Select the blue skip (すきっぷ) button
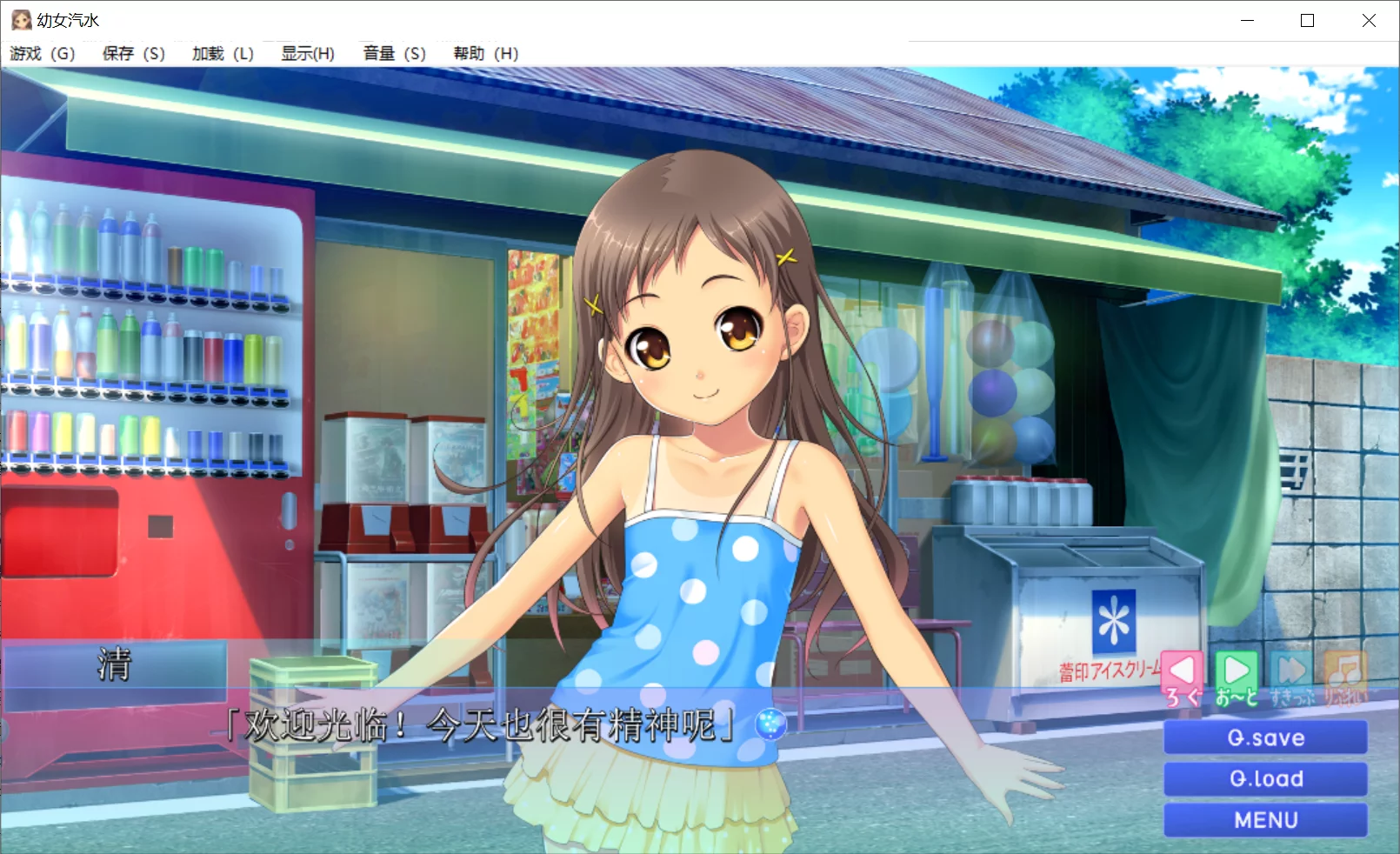 1291,677
